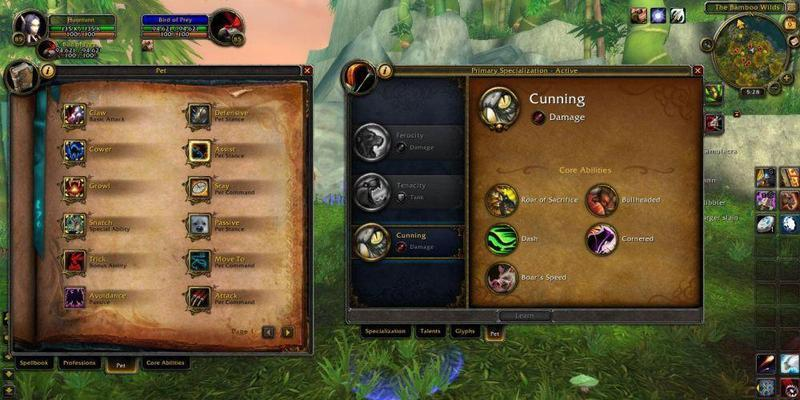Switch to the Glyphs tab

tap(465, 330)
